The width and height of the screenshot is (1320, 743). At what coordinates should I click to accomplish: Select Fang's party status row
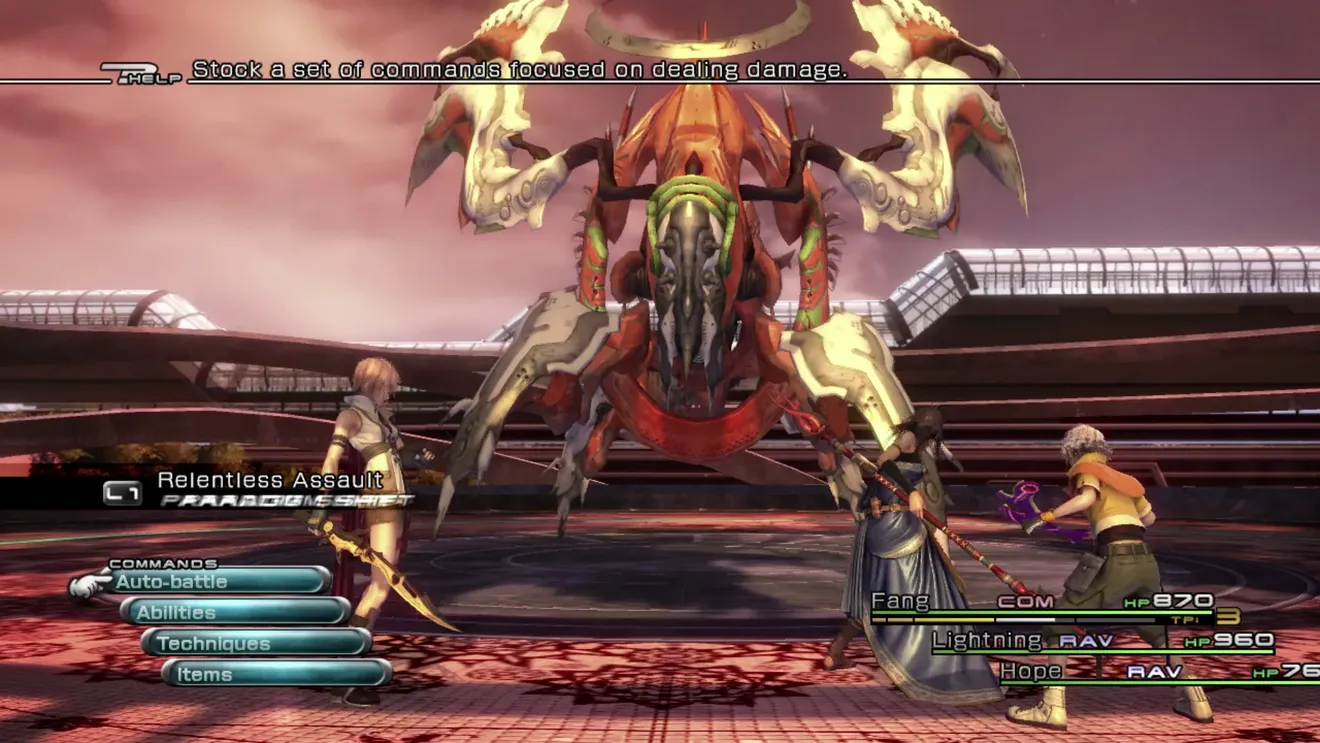1040,603
